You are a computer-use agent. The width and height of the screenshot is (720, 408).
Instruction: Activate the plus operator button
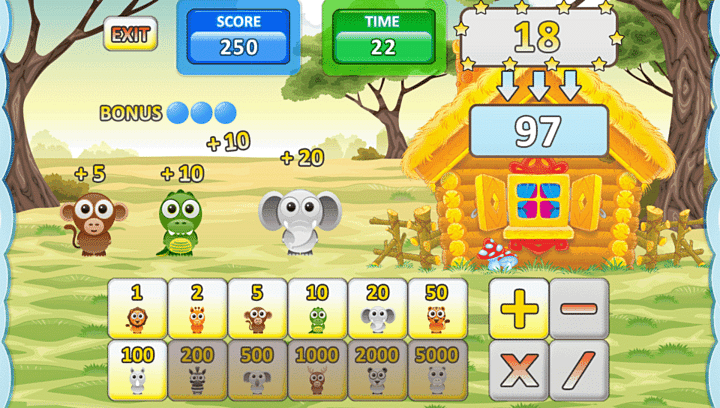518,308
